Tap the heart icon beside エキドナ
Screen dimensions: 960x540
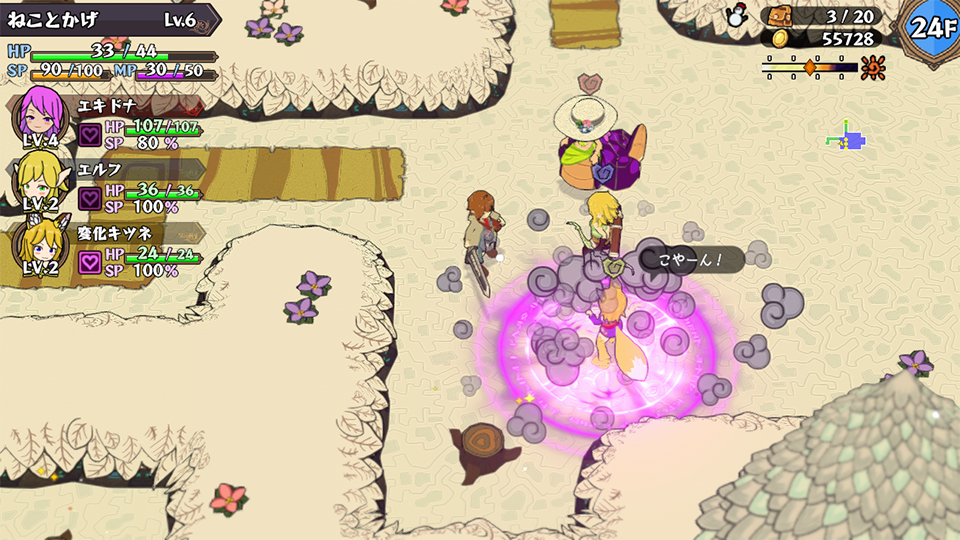90,135
